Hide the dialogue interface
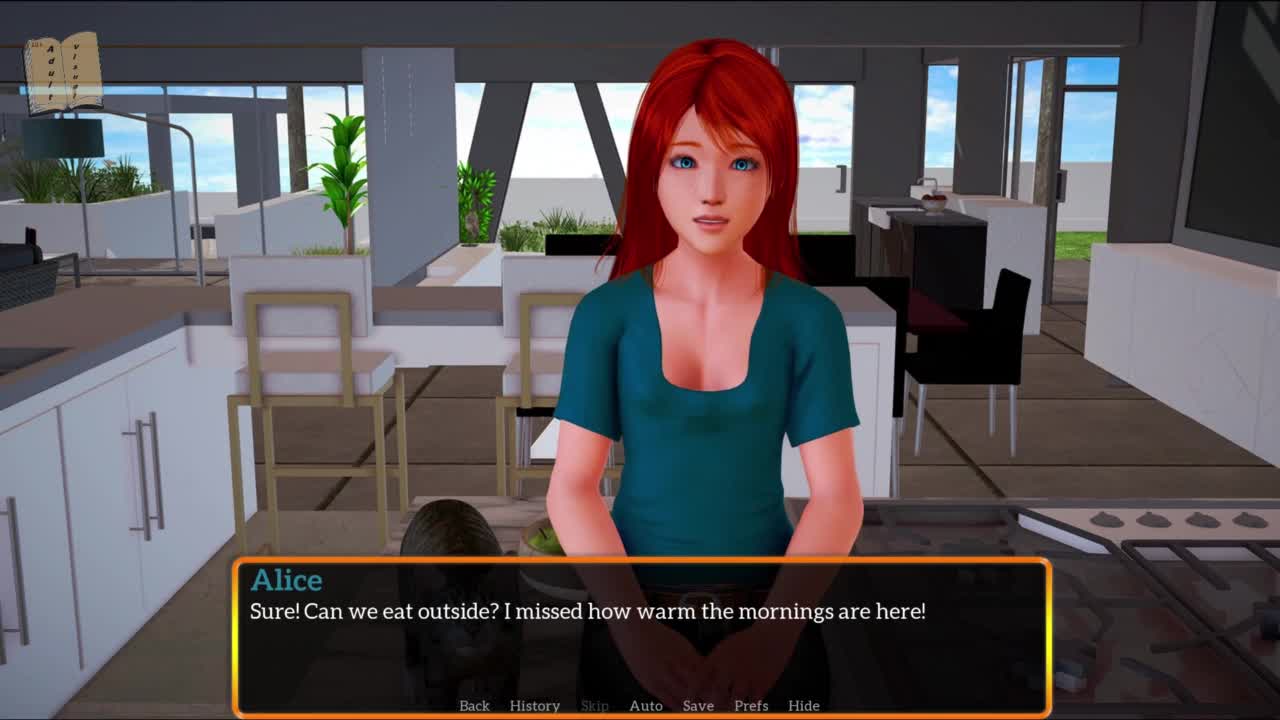Image resolution: width=1280 pixels, height=720 pixels. click(x=803, y=705)
